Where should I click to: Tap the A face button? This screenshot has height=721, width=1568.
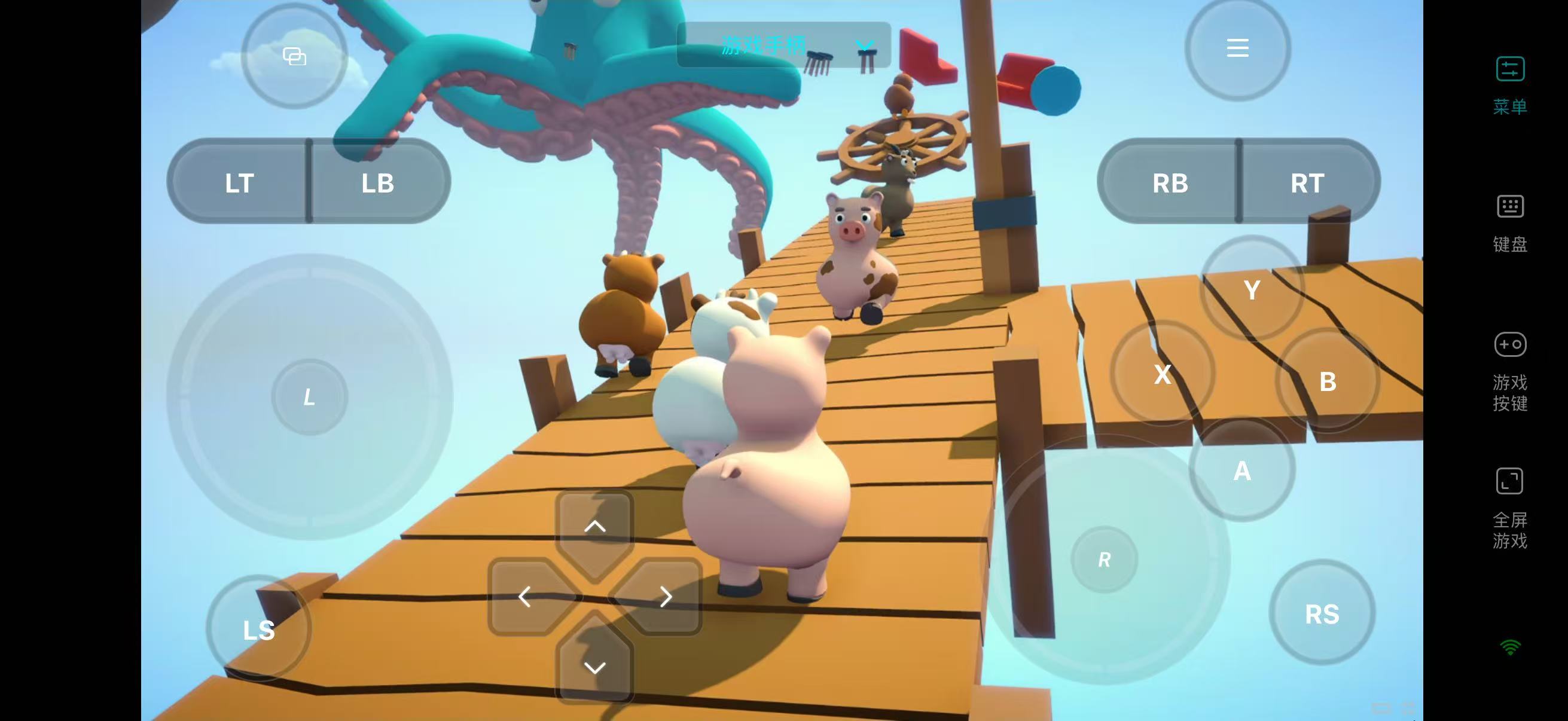click(x=1241, y=471)
